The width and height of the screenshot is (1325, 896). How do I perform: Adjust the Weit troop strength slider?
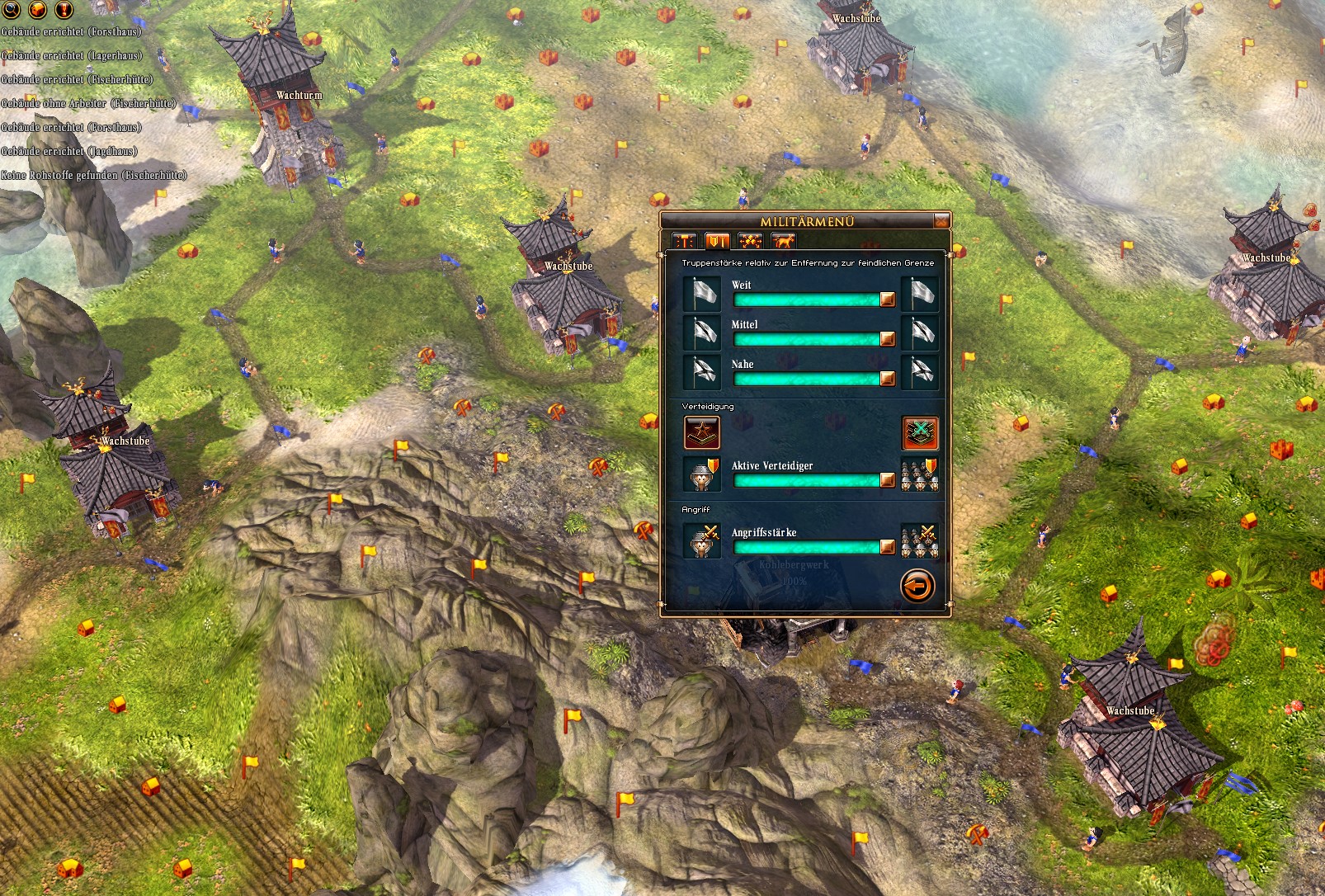[887, 299]
